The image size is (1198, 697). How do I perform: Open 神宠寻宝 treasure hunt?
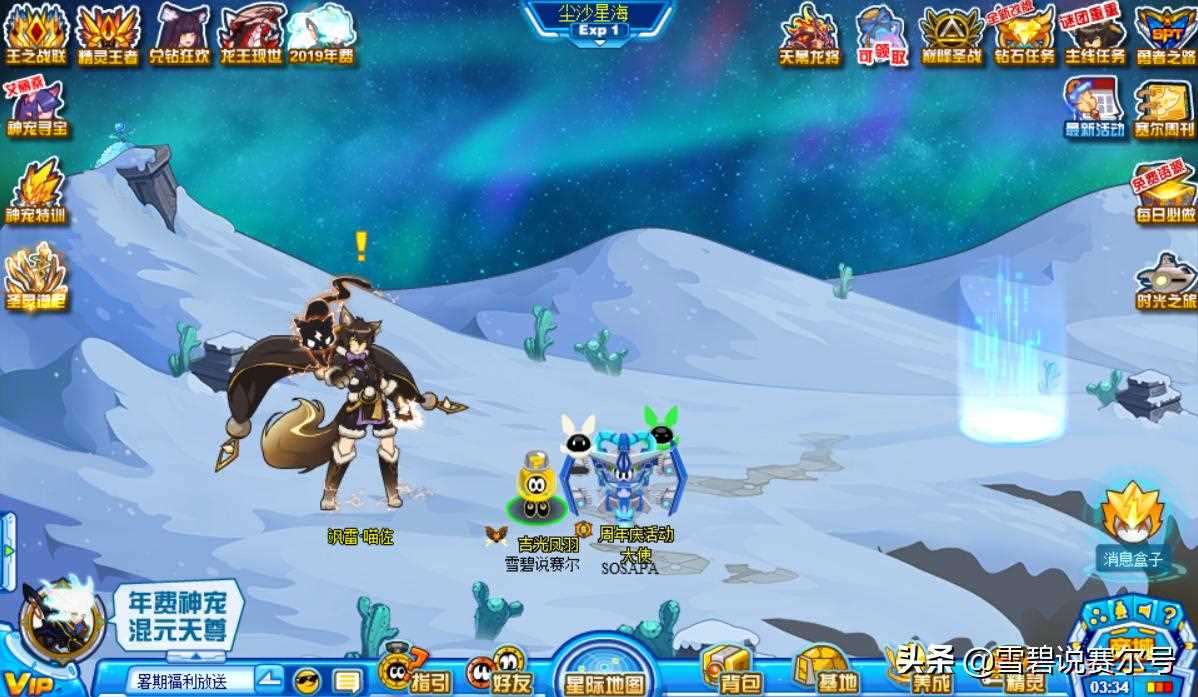[36, 106]
